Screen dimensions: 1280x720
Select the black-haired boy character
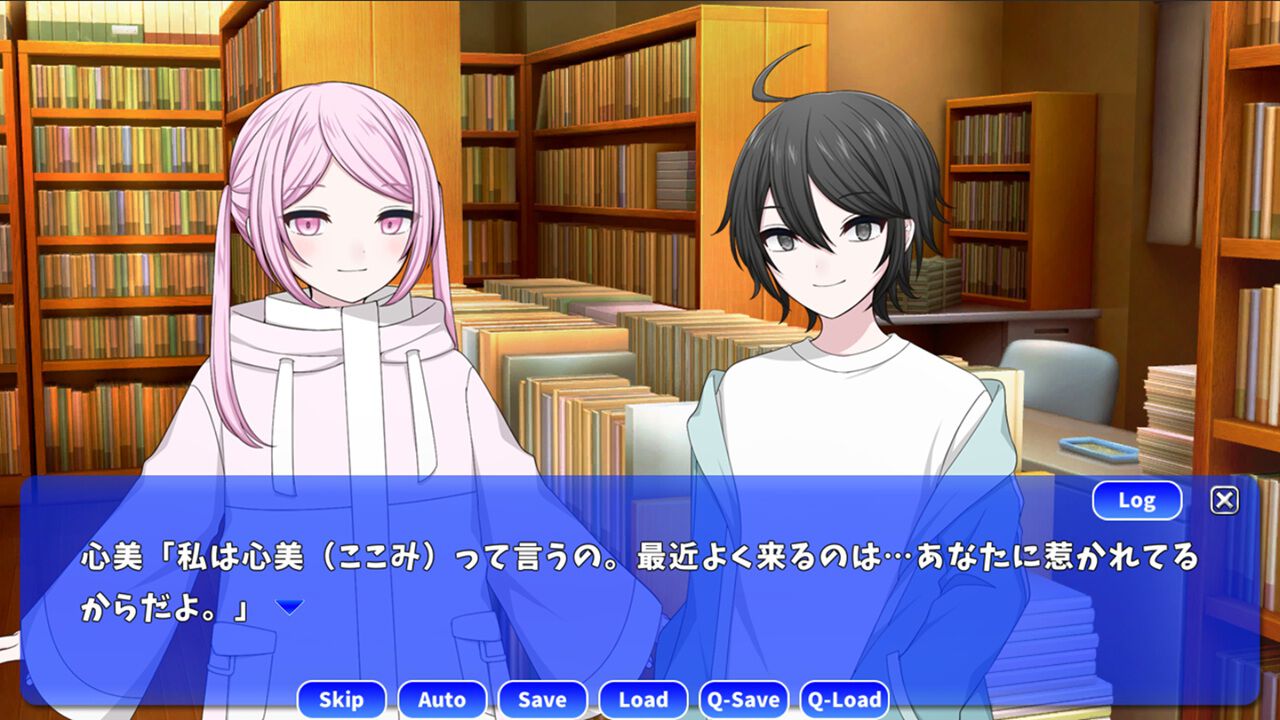(830, 230)
